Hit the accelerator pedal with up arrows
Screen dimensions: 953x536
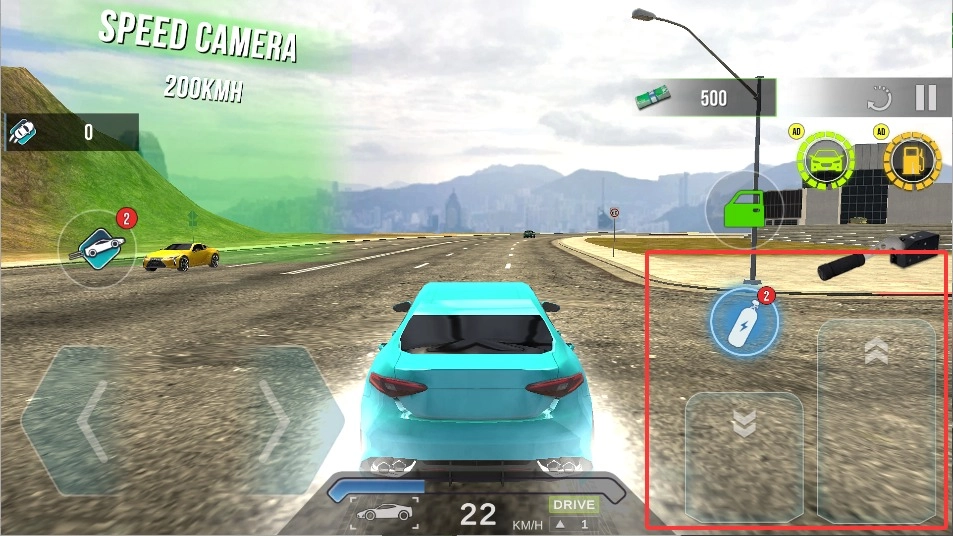click(x=876, y=420)
